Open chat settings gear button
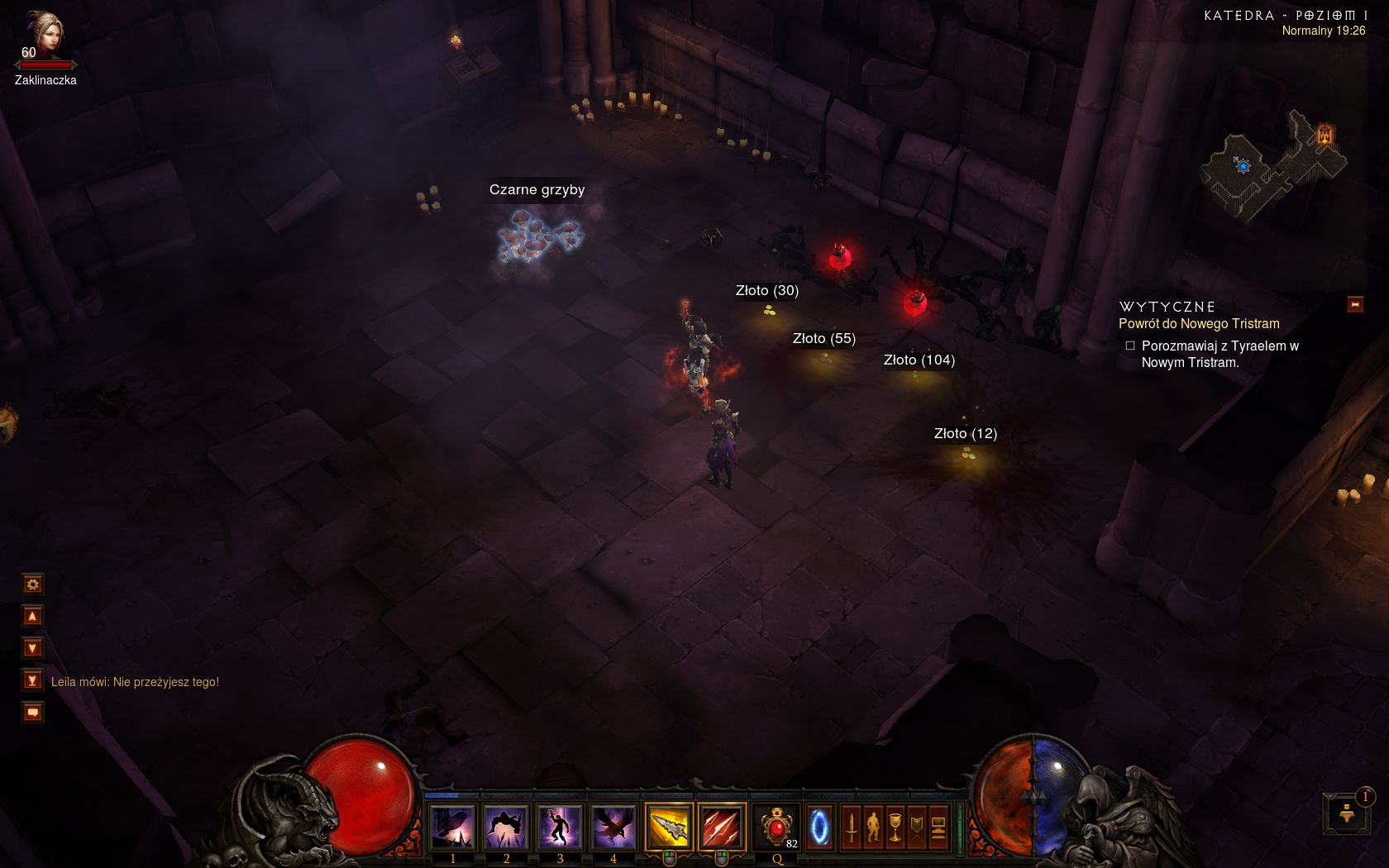This screenshot has width=1389, height=868. [x=32, y=584]
